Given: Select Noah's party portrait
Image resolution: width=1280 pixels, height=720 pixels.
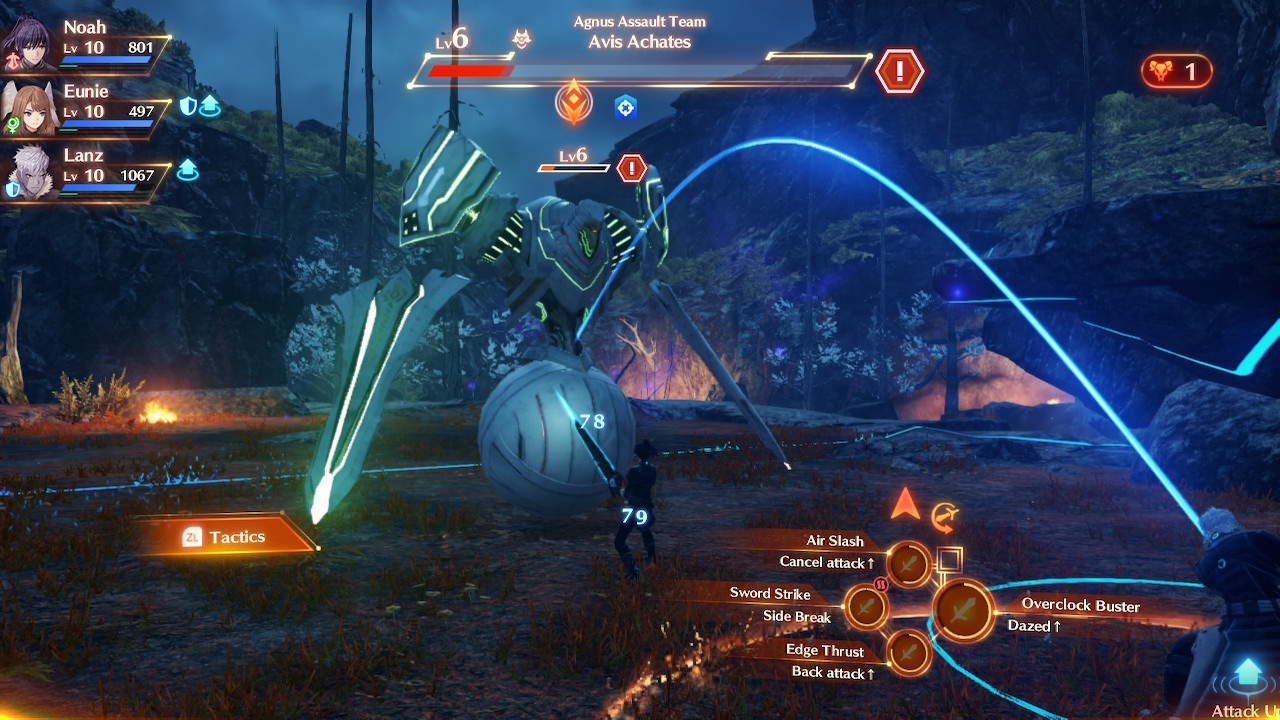Looking at the screenshot, I should (x=30, y=41).
